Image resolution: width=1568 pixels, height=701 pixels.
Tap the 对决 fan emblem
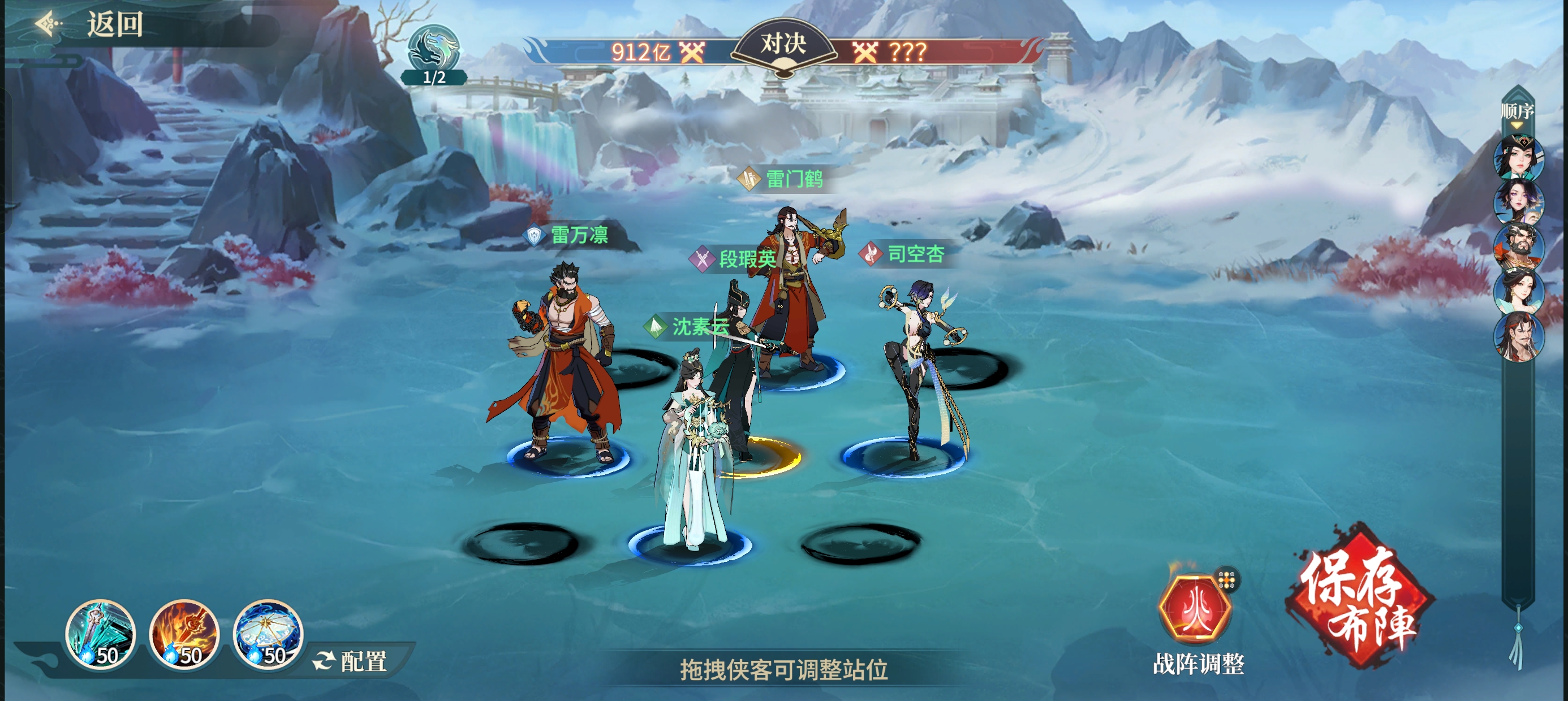(x=783, y=46)
